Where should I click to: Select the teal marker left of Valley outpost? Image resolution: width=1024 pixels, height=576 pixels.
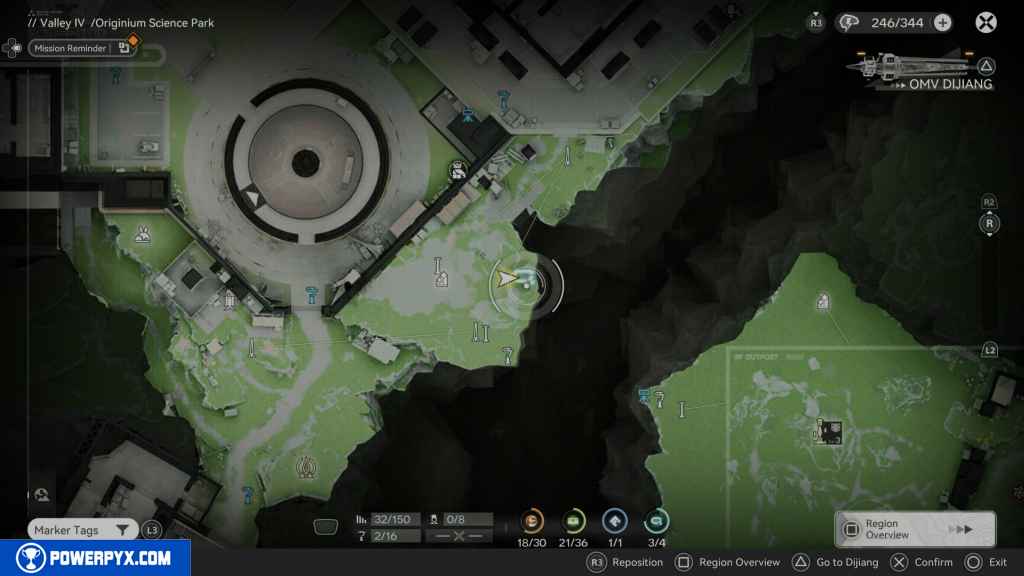[x=645, y=397]
